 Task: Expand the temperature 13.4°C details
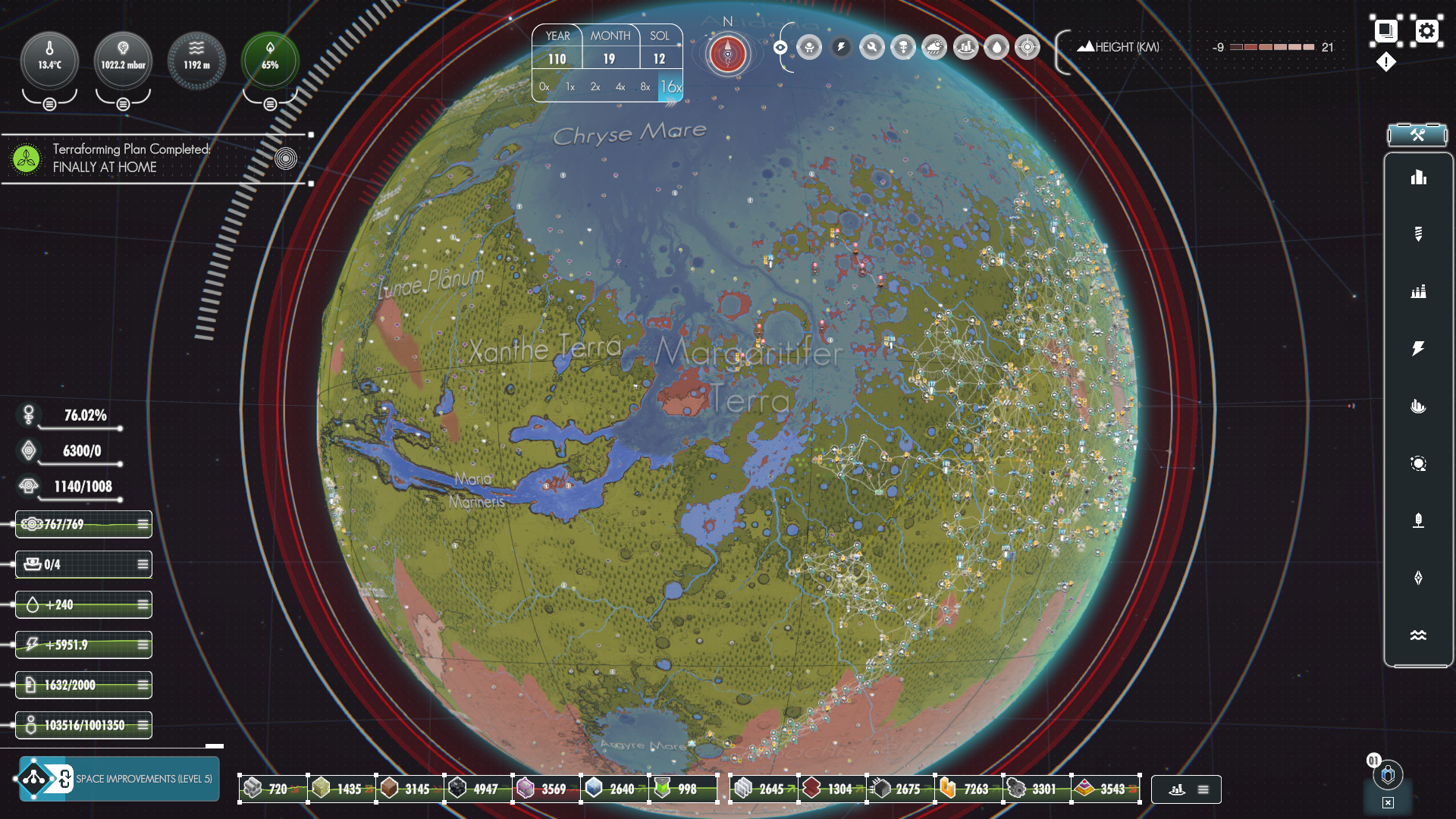point(49,104)
